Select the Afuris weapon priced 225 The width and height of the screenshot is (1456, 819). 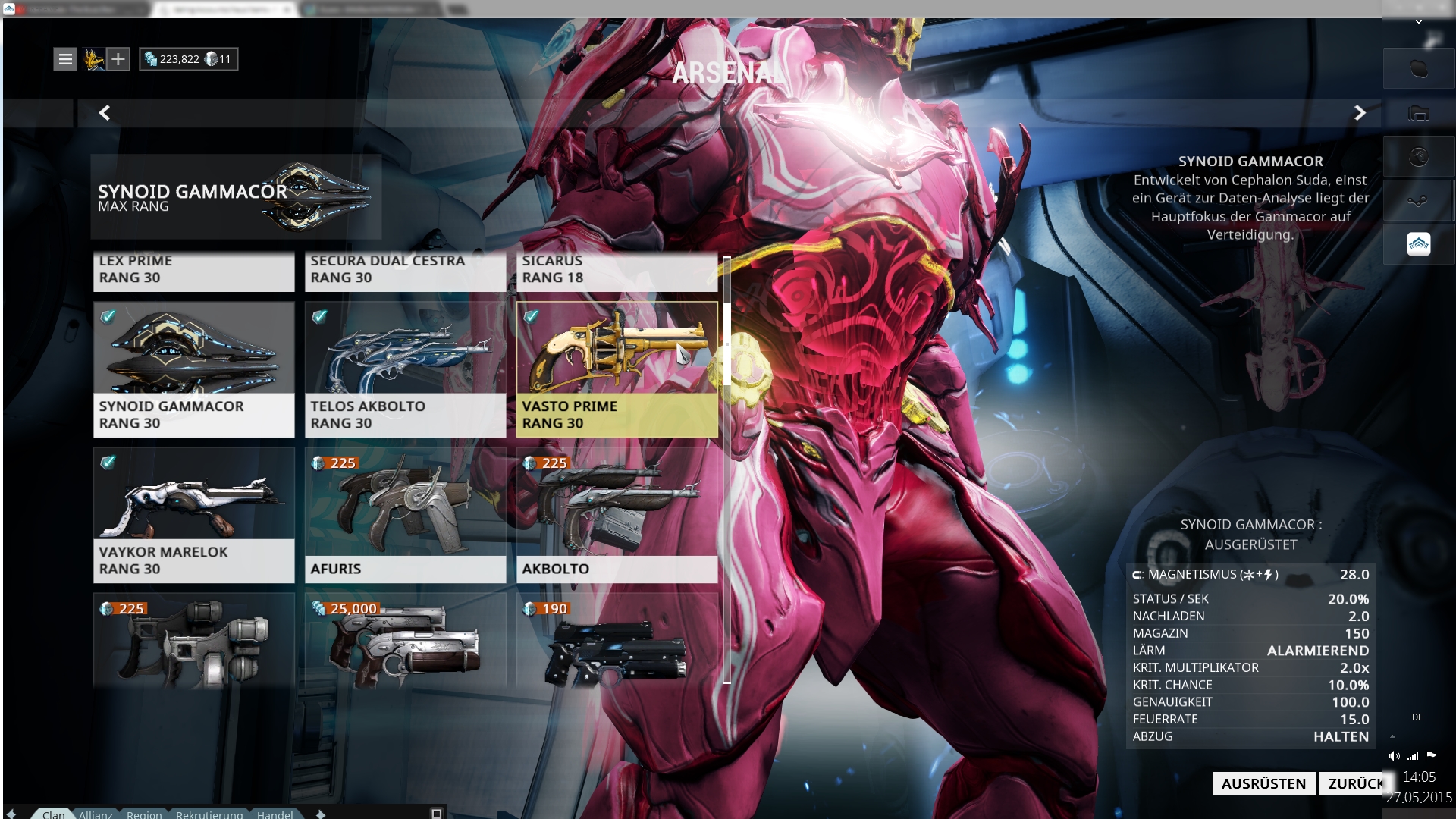405,515
